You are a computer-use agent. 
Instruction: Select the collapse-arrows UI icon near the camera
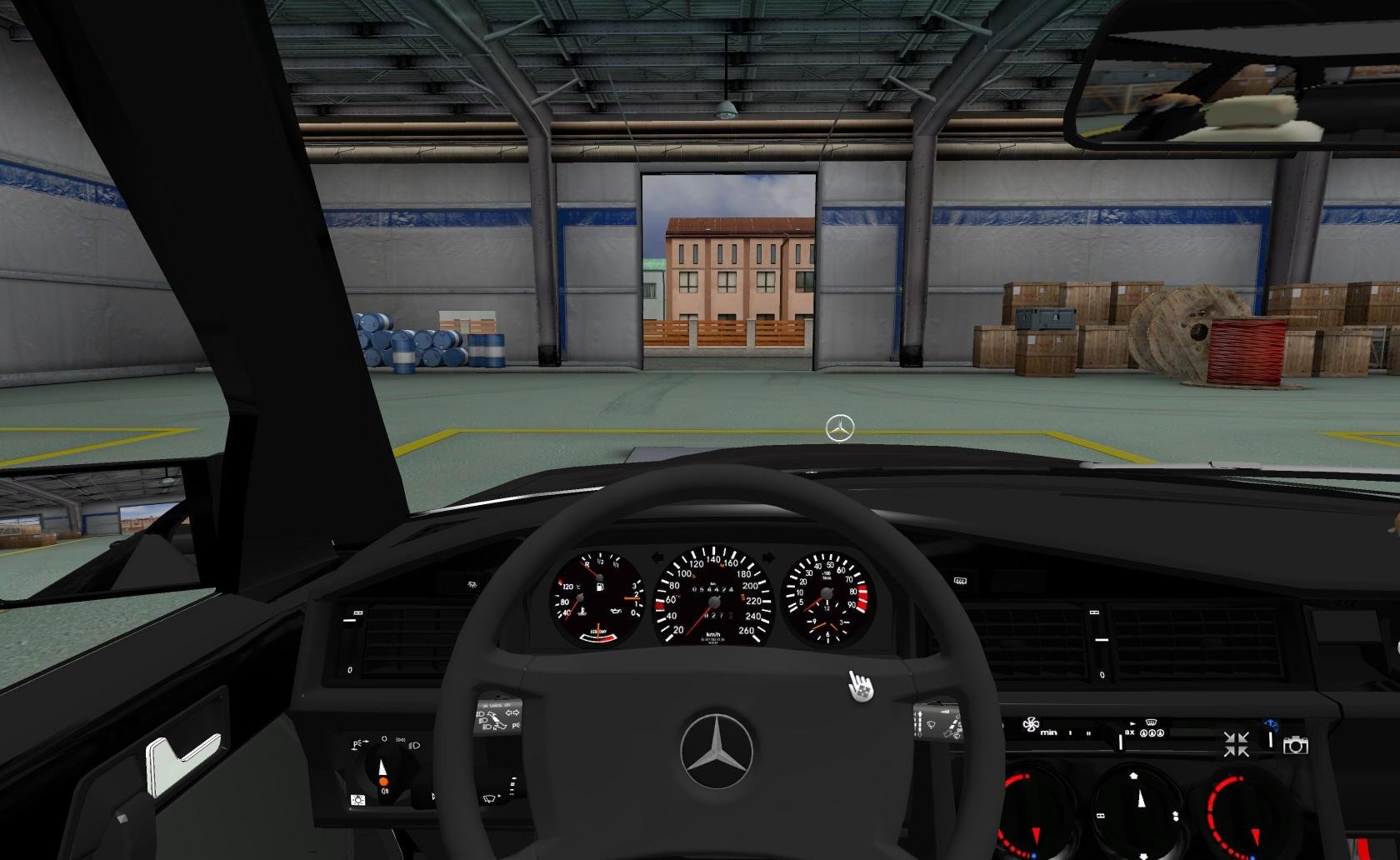pyautogui.click(x=1237, y=744)
